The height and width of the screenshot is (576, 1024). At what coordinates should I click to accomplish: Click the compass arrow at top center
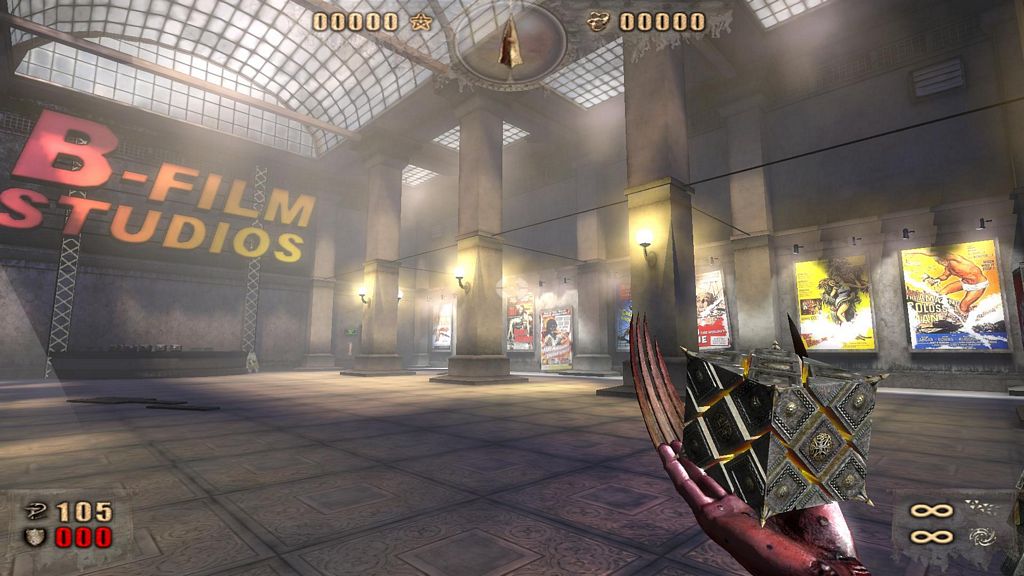tap(511, 45)
